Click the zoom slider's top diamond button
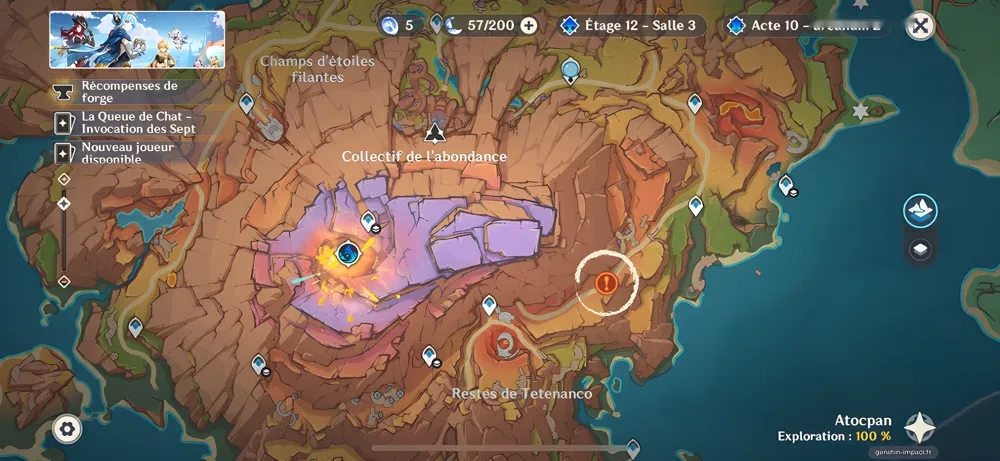The image size is (1000, 461). click(x=64, y=179)
